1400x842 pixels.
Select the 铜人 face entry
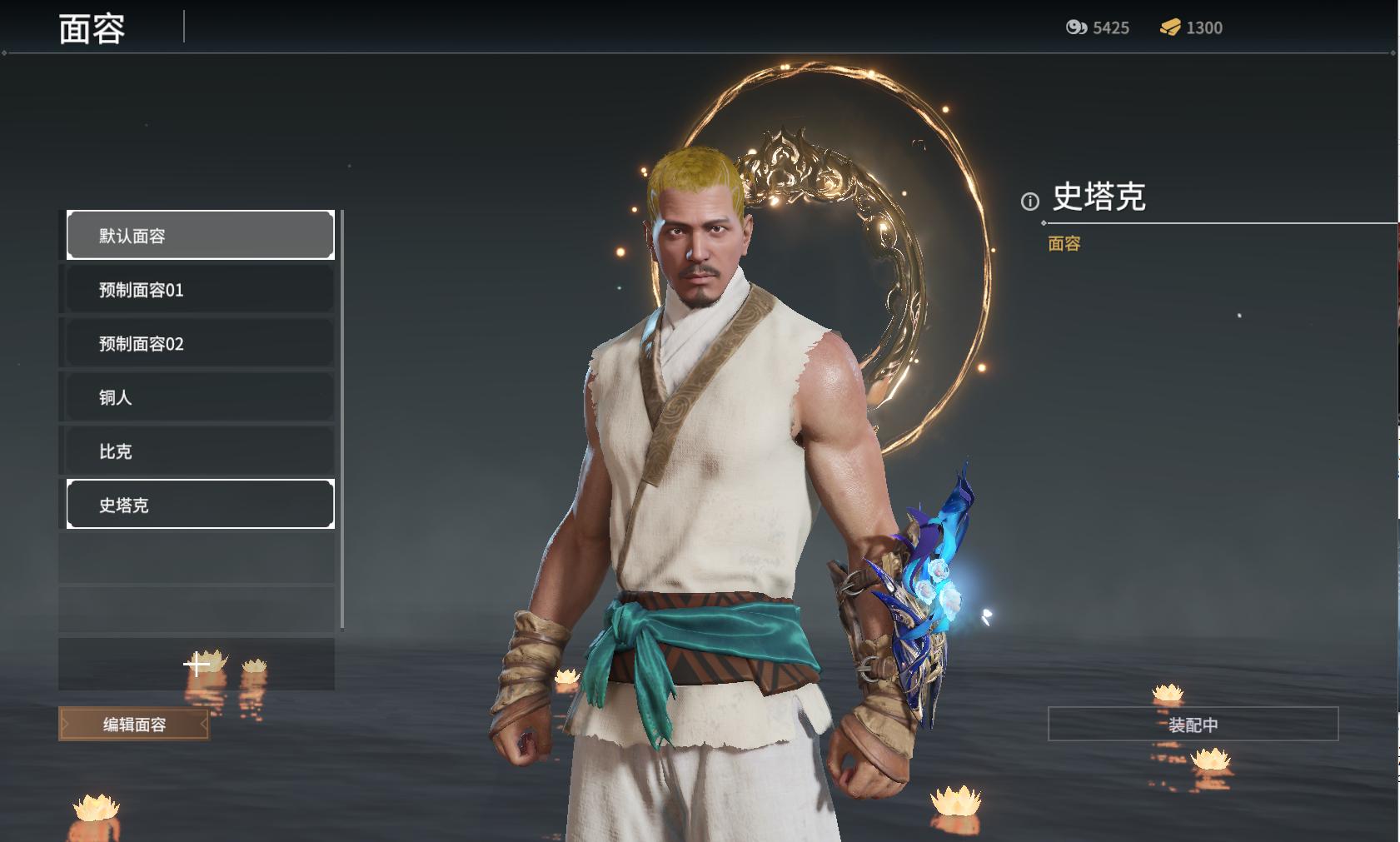[200, 397]
